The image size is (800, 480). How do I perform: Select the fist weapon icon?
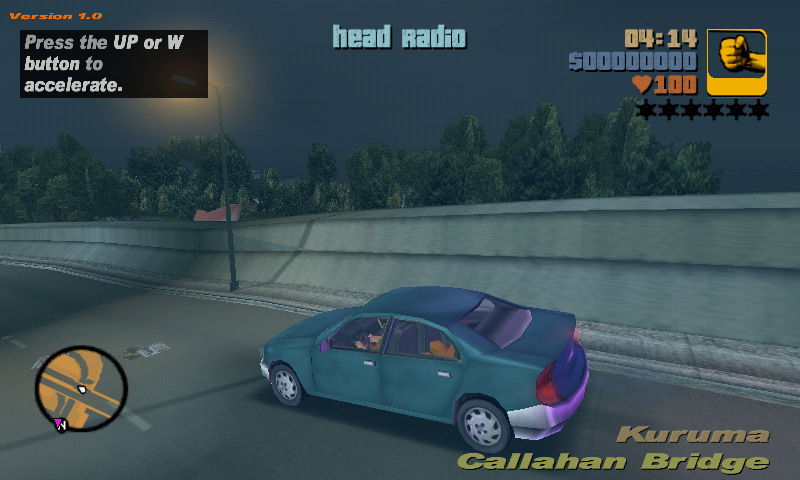[x=737, y=62]
